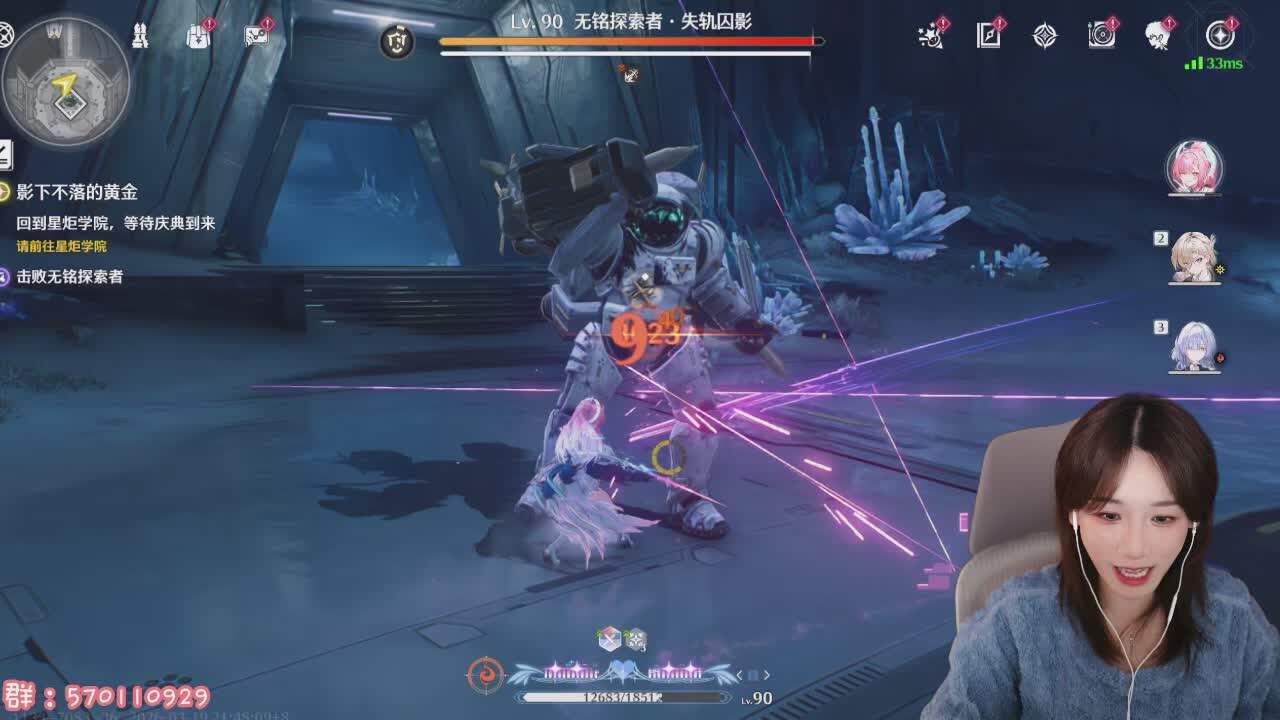Image resolution: width=1280 pixels, height=720 pixels.
Task: Open the tower icon beside the minimap
Action: coord(140,36)
